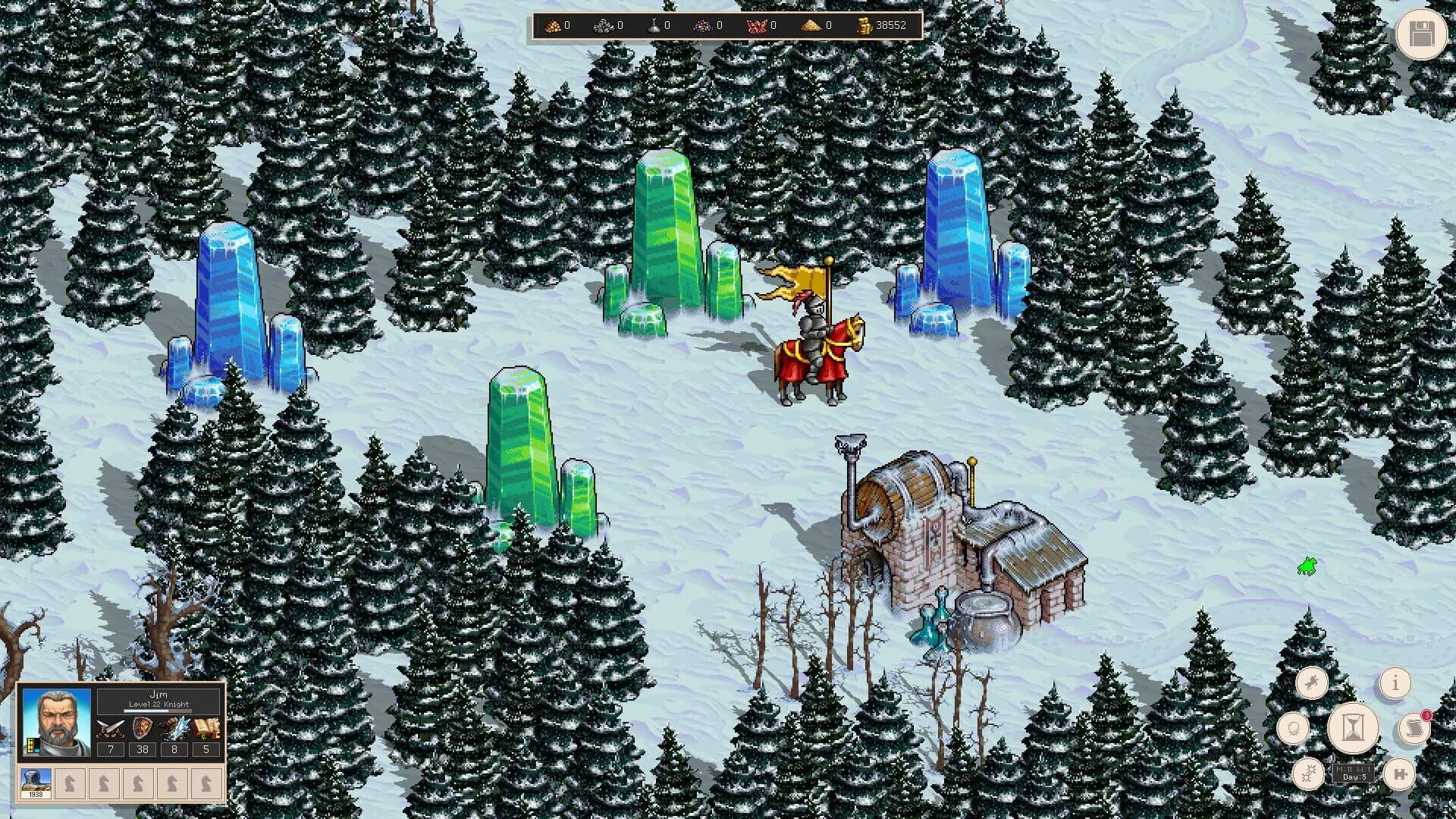Open the spell orb icon
The width and height of the screenshot is (1456, 819).
point(1293,728)
